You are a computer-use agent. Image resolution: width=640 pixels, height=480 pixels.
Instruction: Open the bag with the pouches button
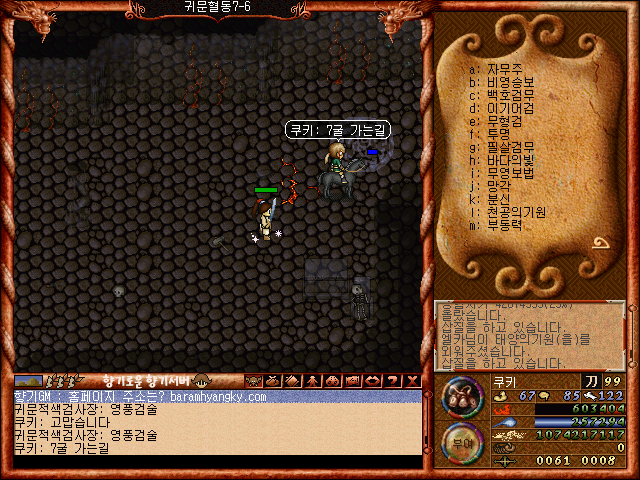(460, 397)
